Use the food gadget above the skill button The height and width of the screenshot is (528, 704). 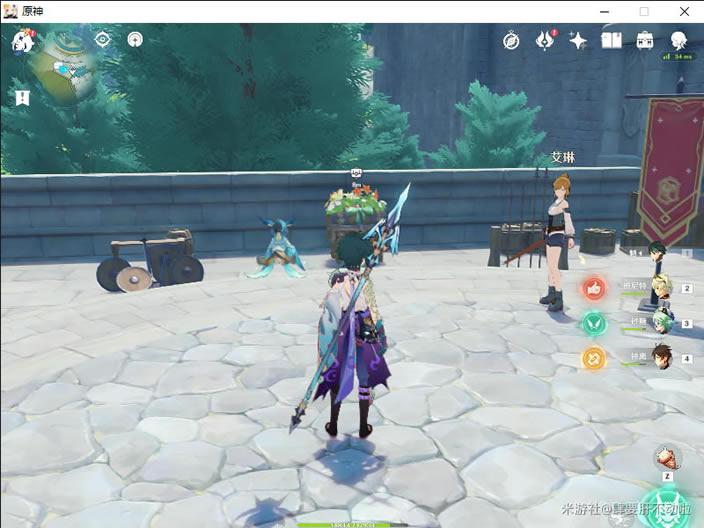tap(664, 460)
